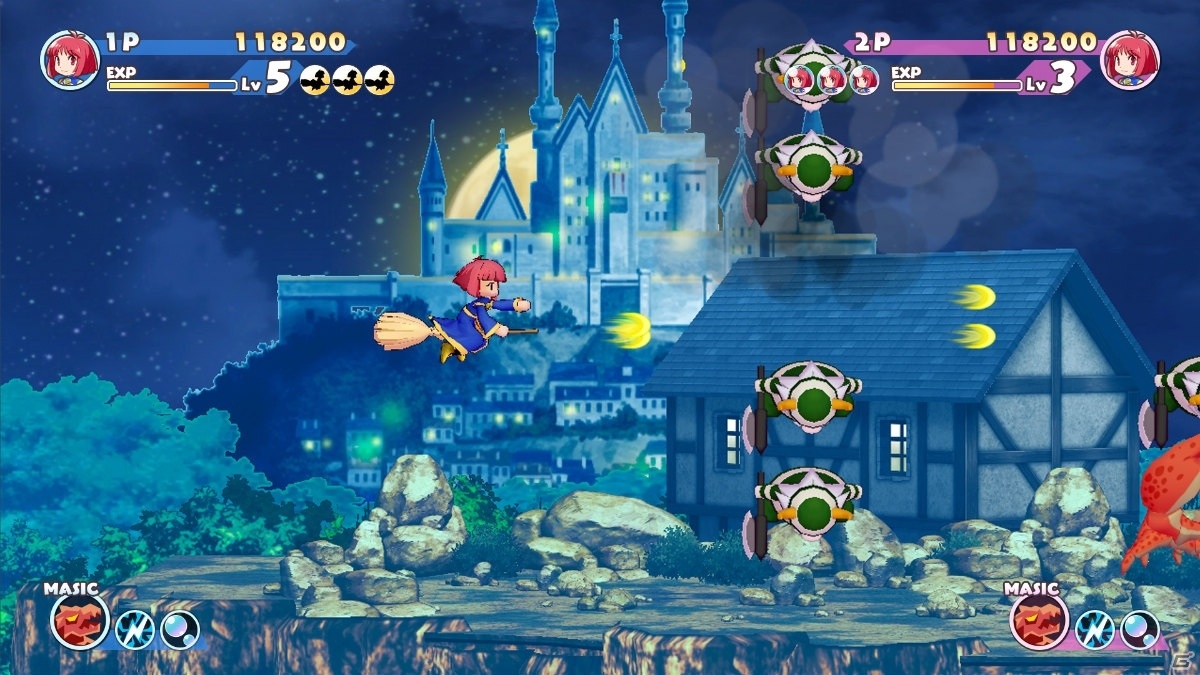This screenshot has width=1200, height=675.
Task: Activate 1P's red dragon magic
Action: coord(79,622)
